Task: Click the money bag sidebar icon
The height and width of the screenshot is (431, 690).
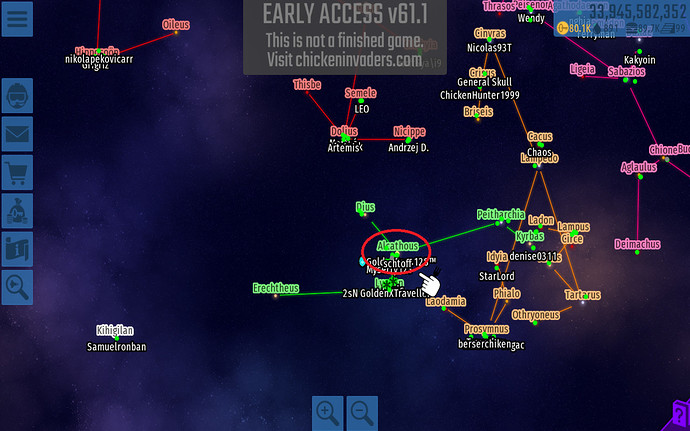Action: point(18,211)
